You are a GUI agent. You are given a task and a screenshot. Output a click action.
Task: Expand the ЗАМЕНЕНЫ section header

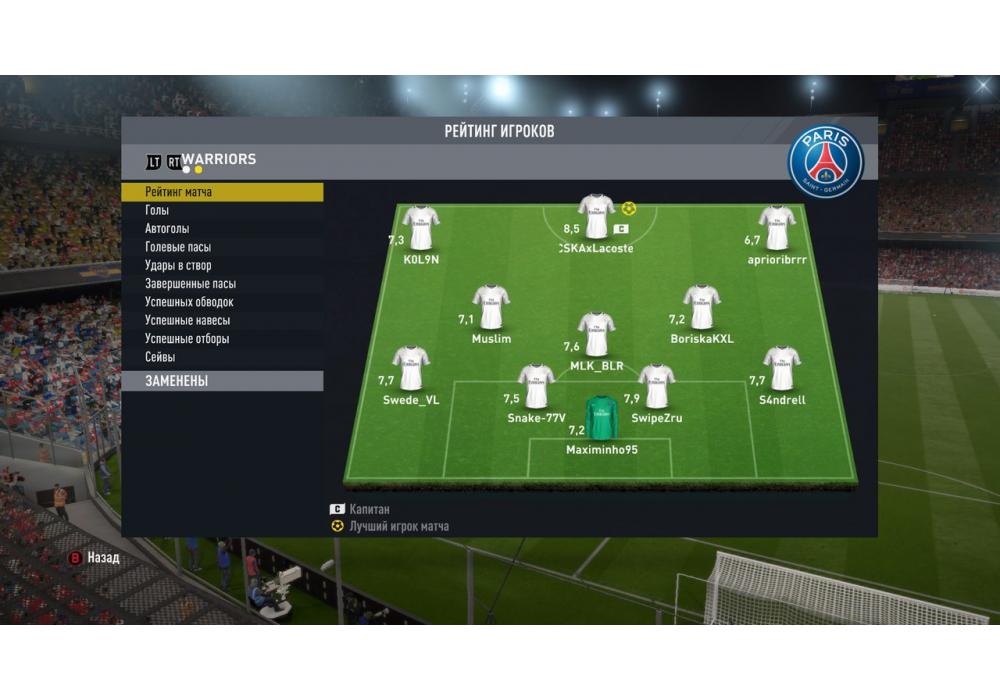click(222, 381)
